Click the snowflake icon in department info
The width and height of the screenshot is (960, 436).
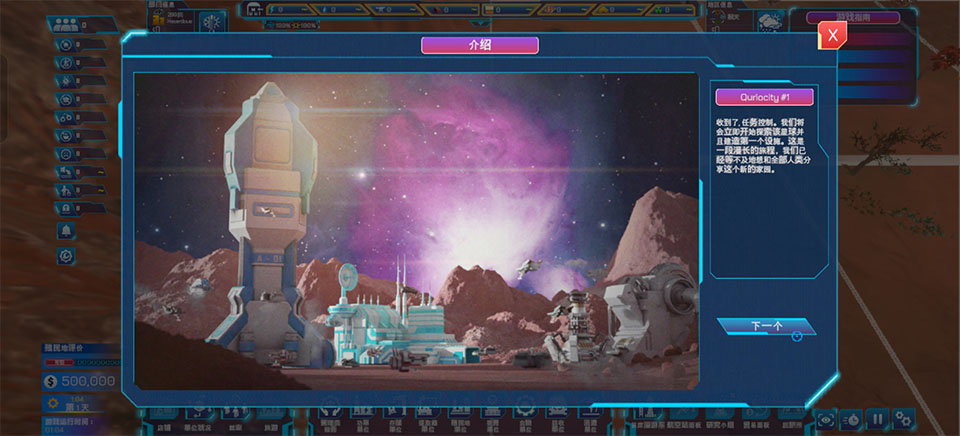213,21
